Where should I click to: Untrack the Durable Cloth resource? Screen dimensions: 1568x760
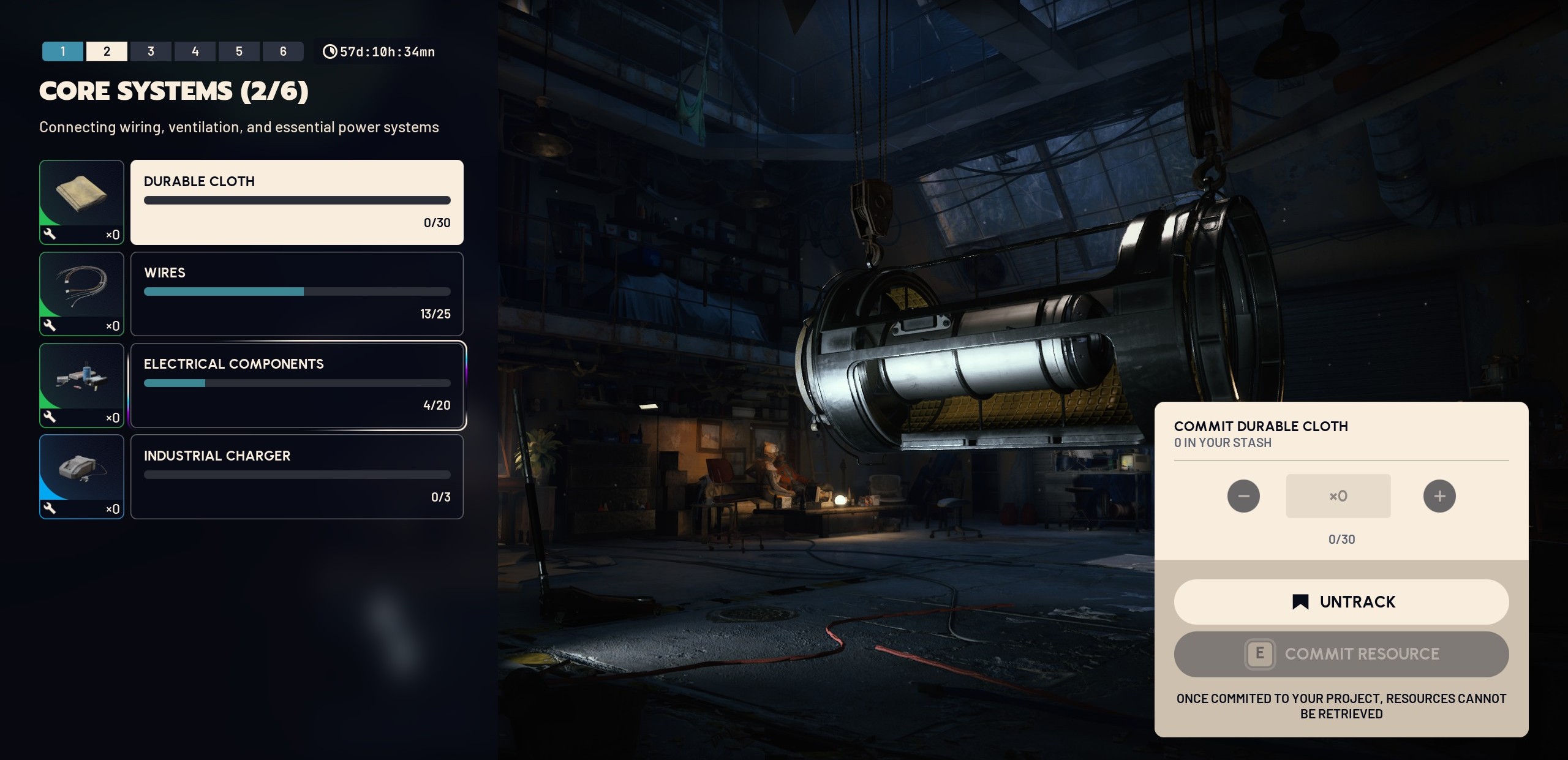[1341, 601]
